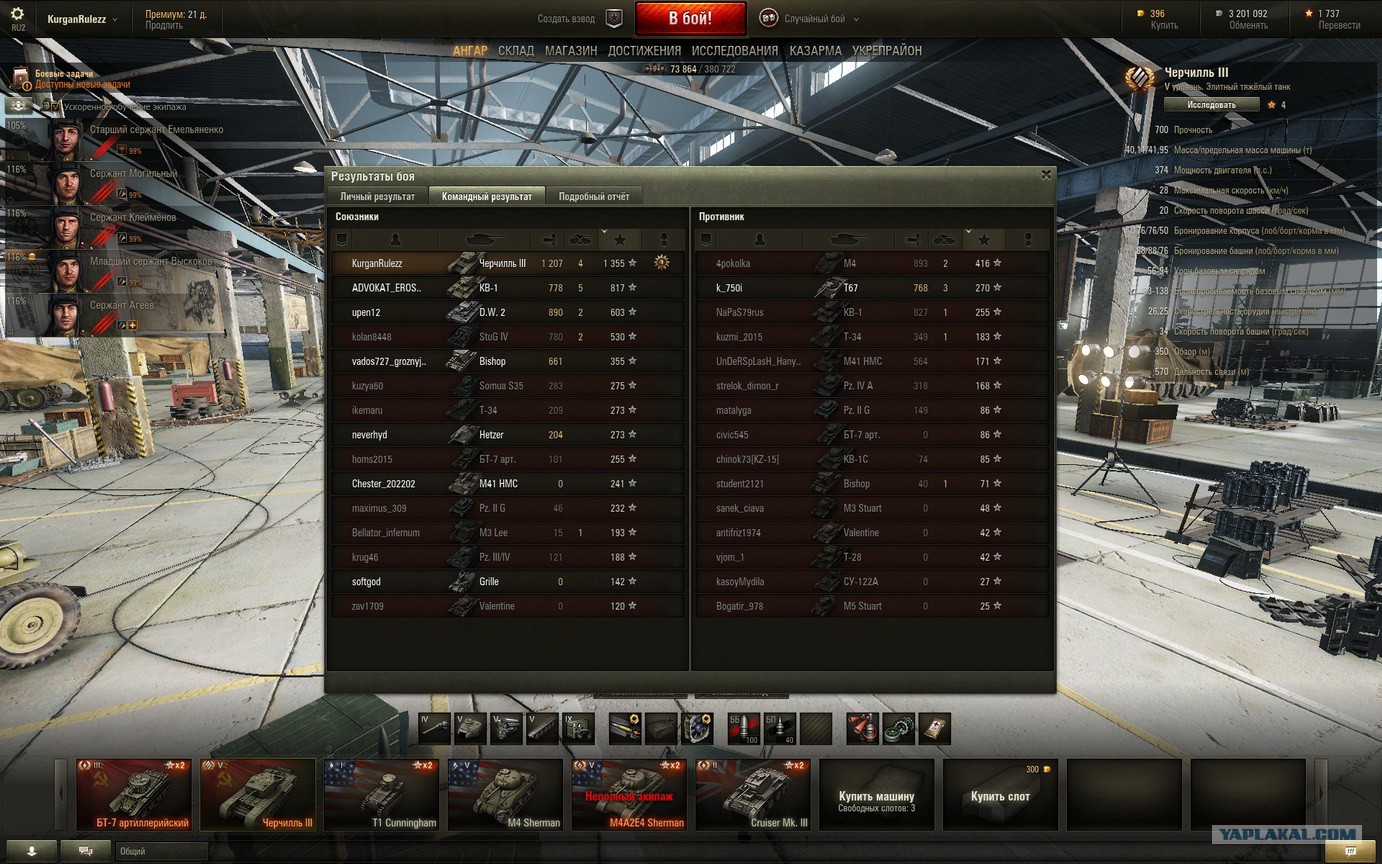Close the battle results window
The image size is (1382, 864).
[1046, 175]
